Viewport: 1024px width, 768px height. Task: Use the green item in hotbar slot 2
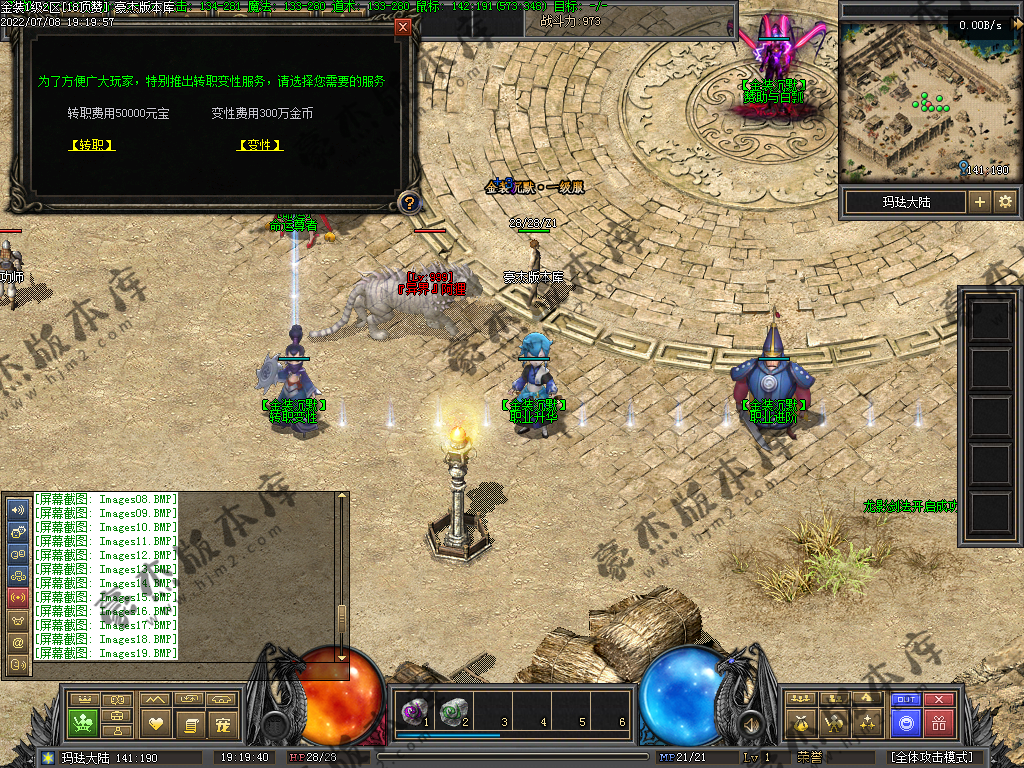(x=454, y=710)
